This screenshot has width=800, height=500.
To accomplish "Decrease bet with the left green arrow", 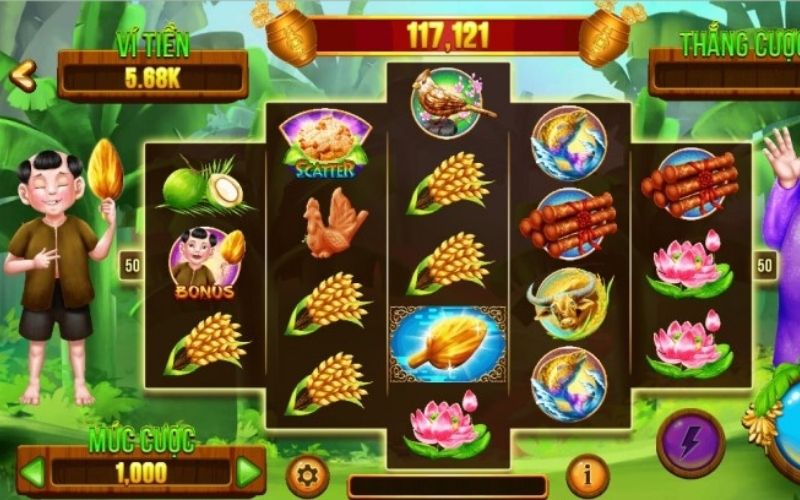I will tap(33, 472).
